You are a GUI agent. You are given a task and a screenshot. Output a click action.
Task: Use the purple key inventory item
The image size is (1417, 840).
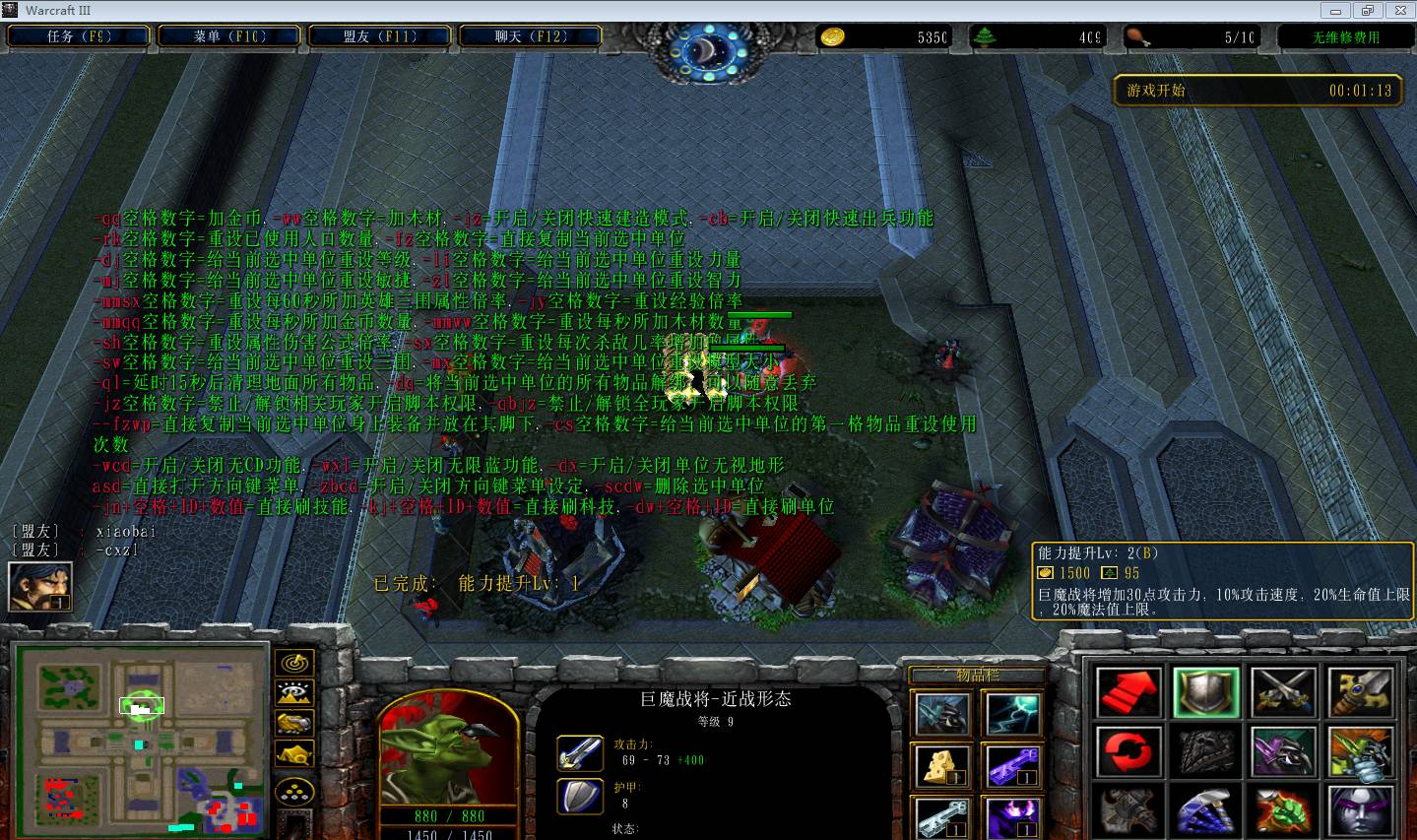(1013, 765)
